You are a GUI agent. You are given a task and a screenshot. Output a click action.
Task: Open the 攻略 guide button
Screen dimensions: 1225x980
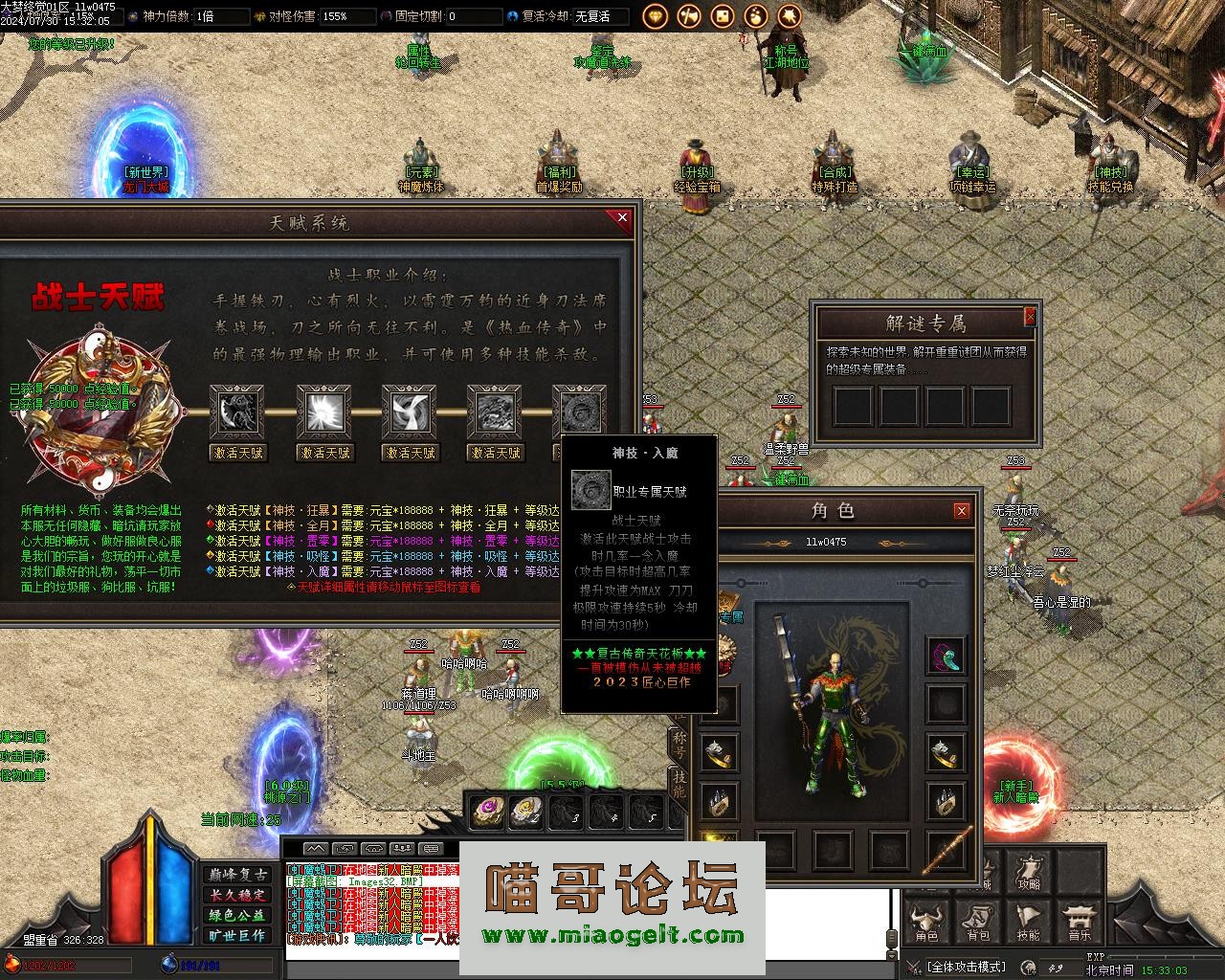point(1029,871)
